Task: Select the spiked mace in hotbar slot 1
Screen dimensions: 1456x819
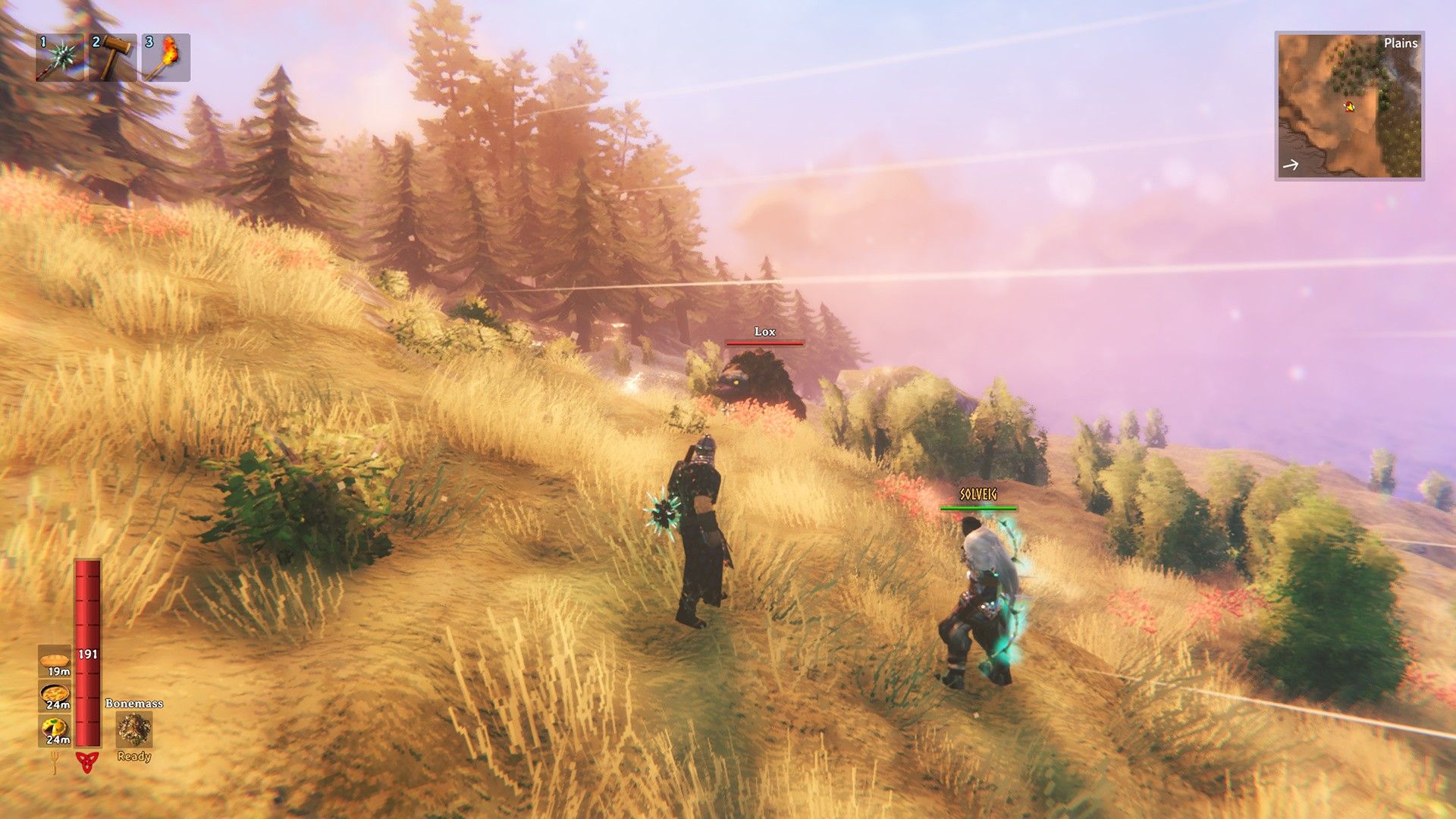Action: (x=60, y=58)
